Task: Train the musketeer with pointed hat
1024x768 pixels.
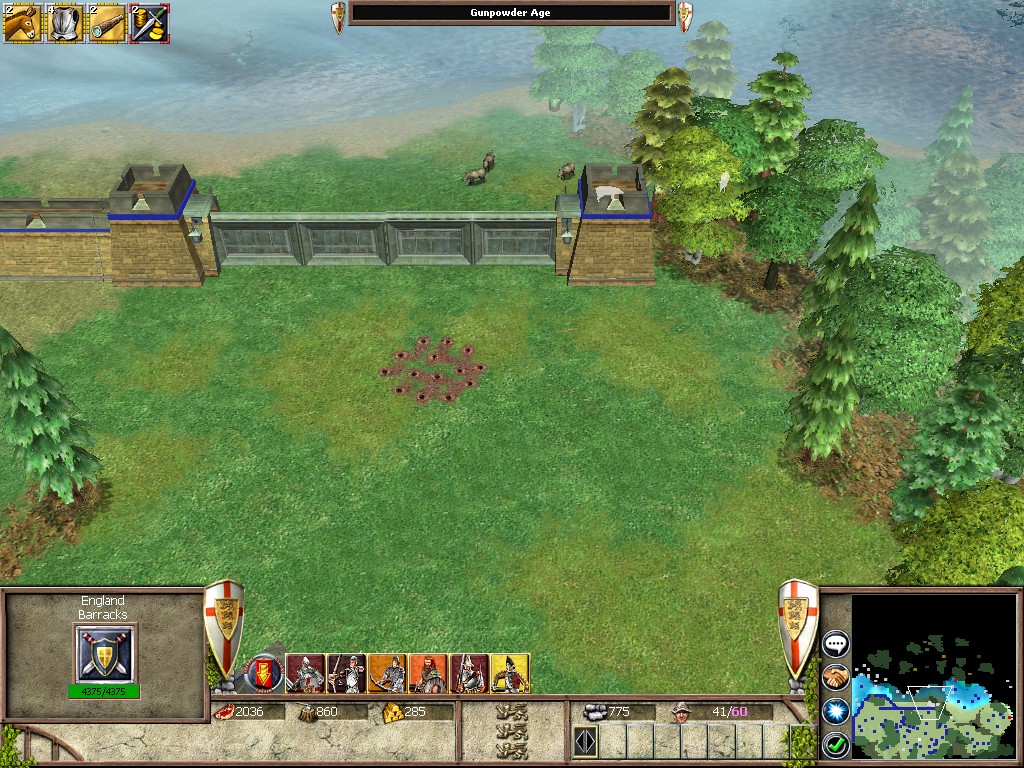Action: coord(469,673)
